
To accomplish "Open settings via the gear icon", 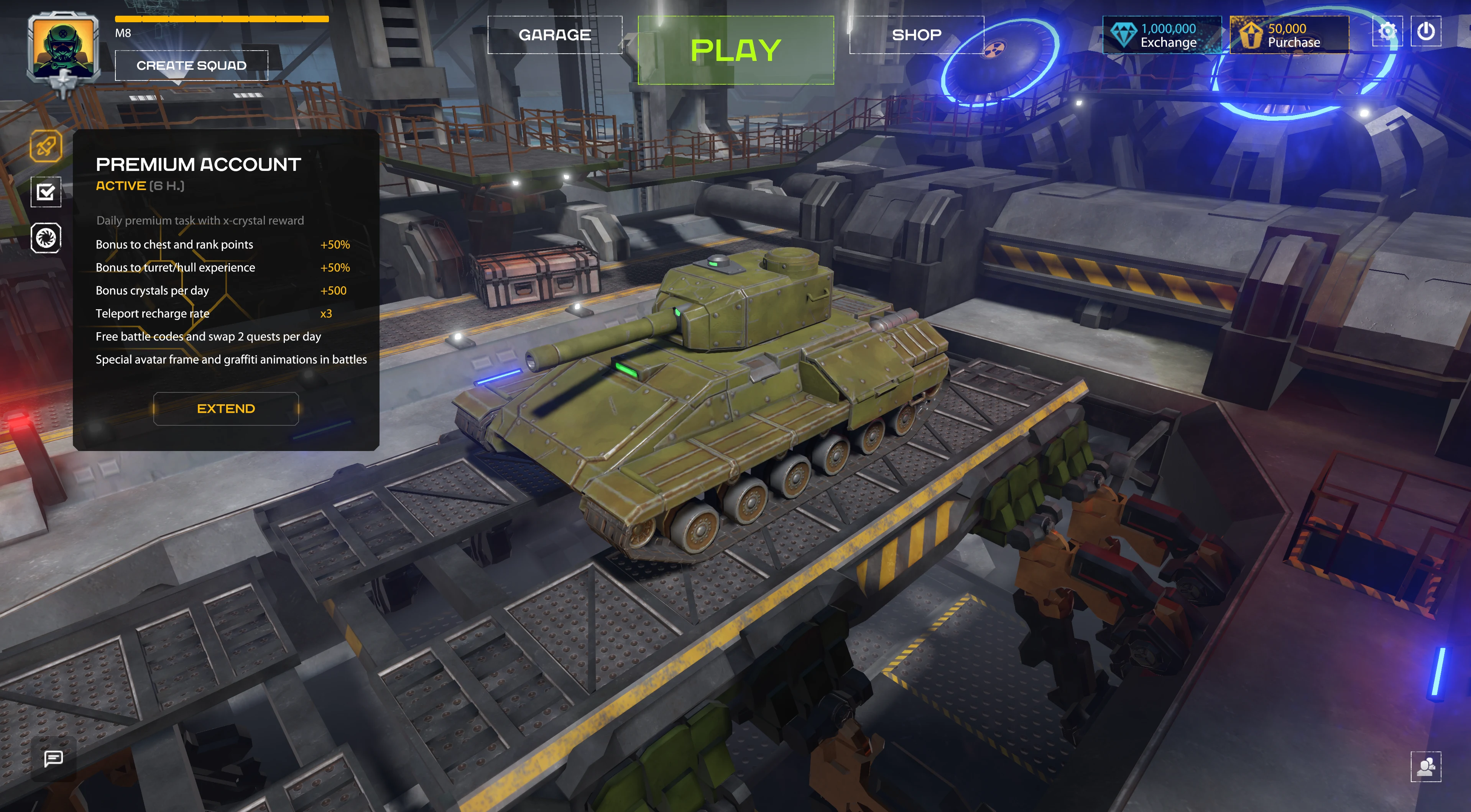I will [1387, 31].
